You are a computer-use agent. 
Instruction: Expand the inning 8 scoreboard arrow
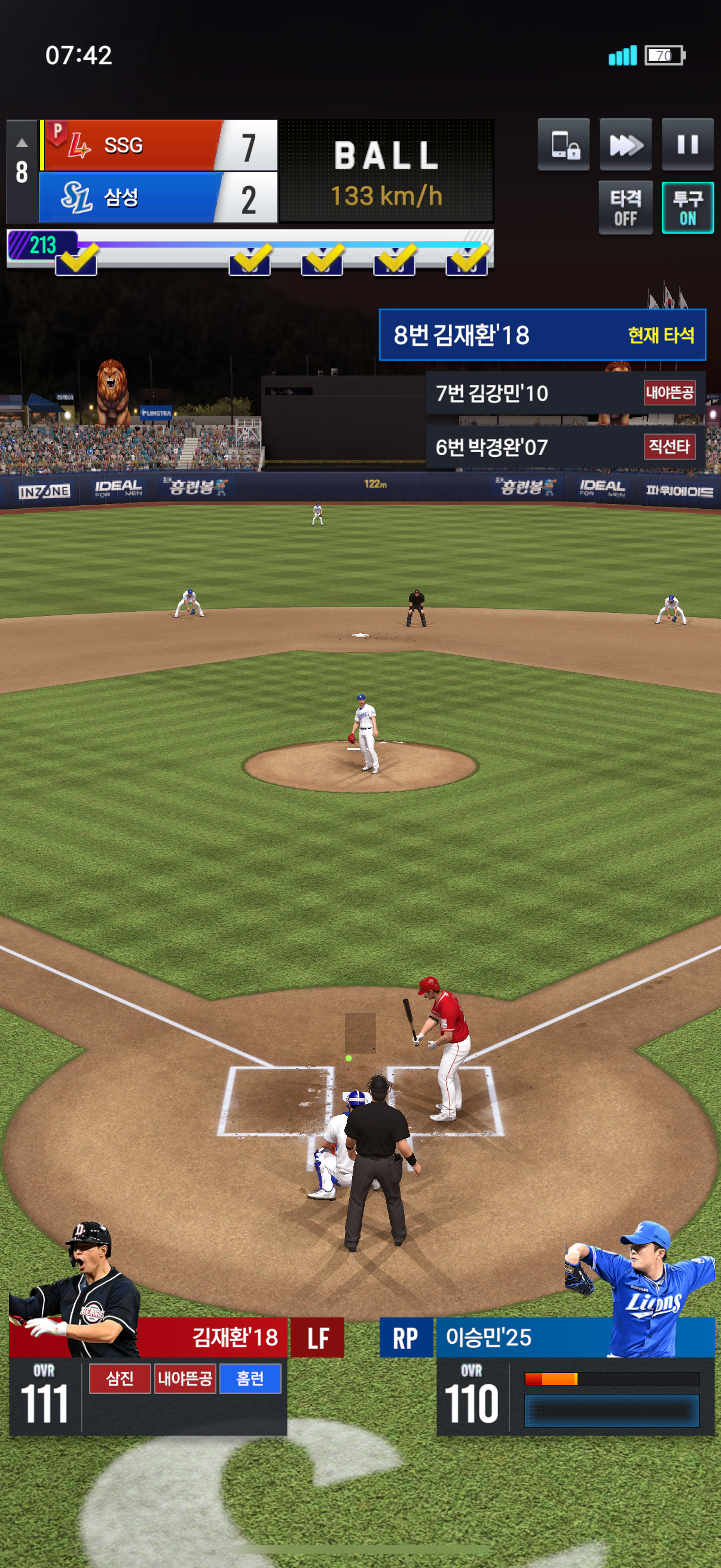coord(22,144)
